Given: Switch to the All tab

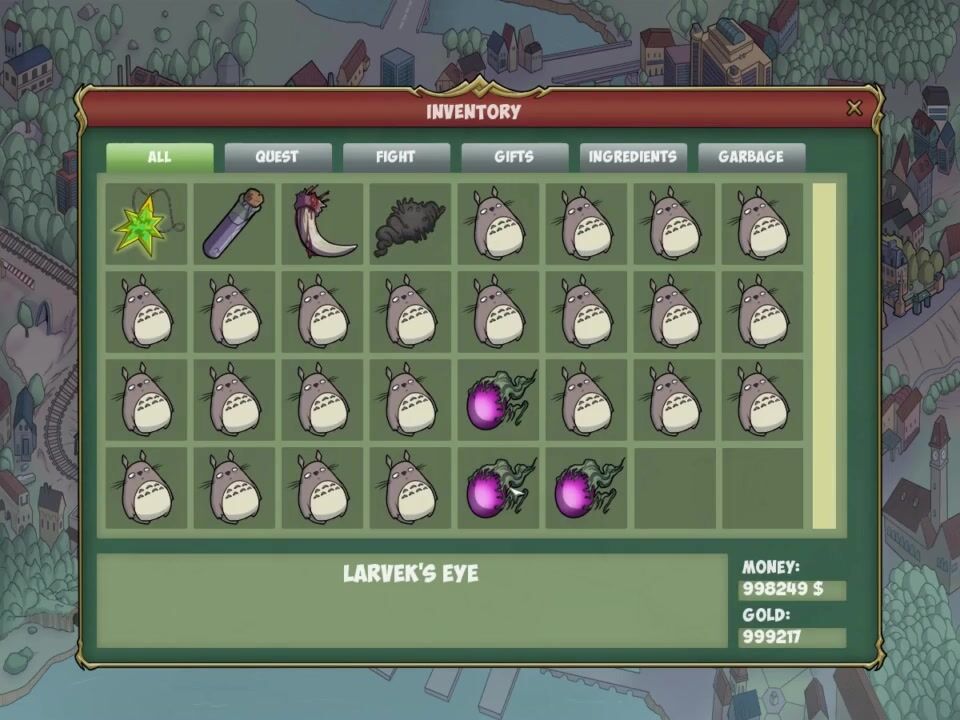Looking at the screenshot, I should (160, 157).
